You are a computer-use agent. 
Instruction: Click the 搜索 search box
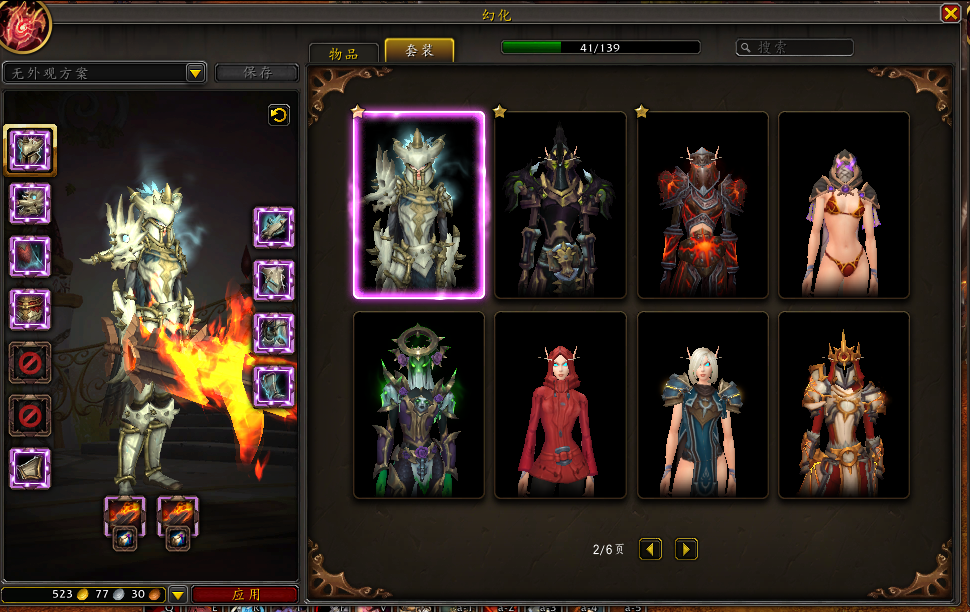pyautogui.click(x=796, y=47)
